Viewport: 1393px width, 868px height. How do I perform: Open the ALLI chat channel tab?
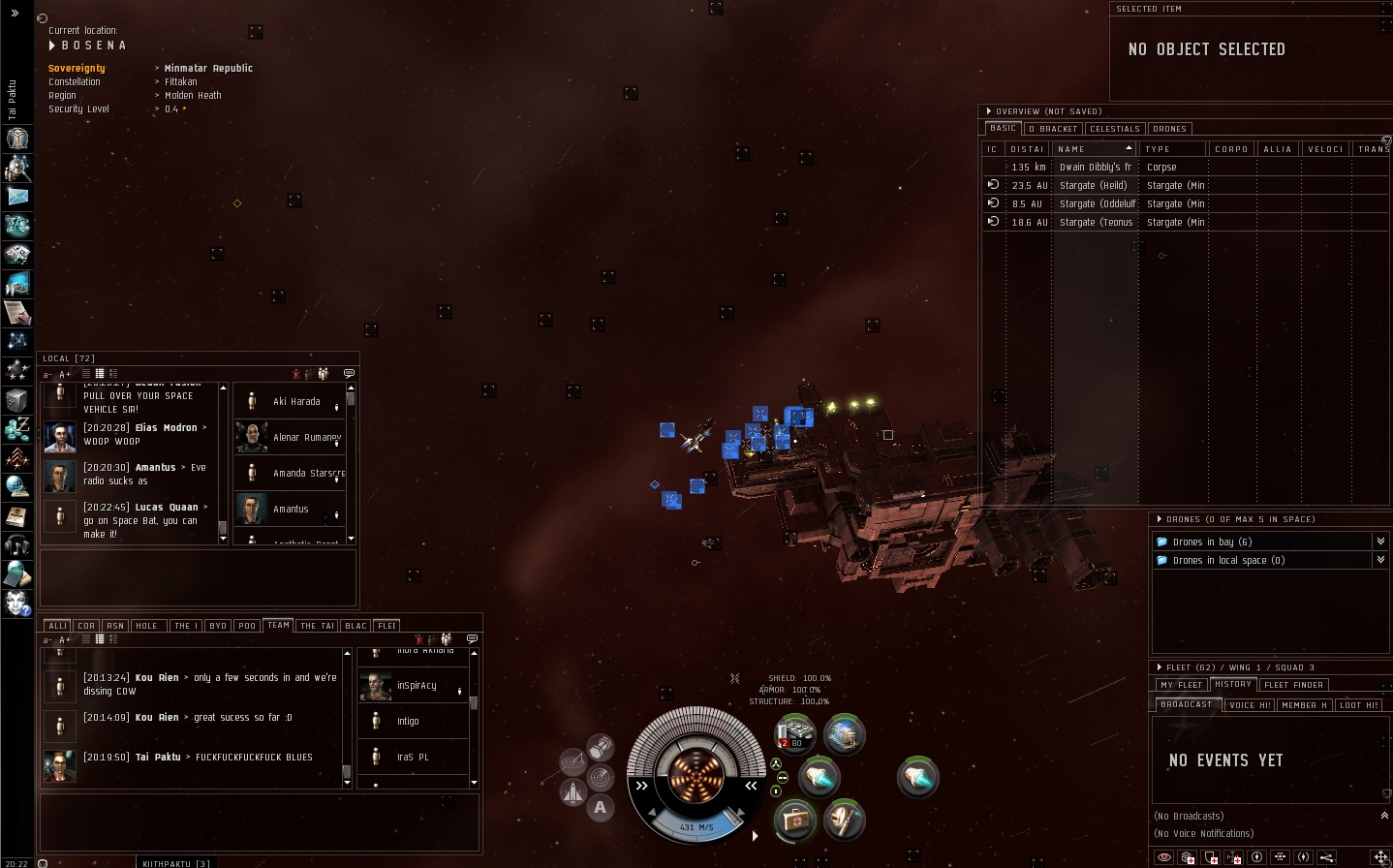57,626
